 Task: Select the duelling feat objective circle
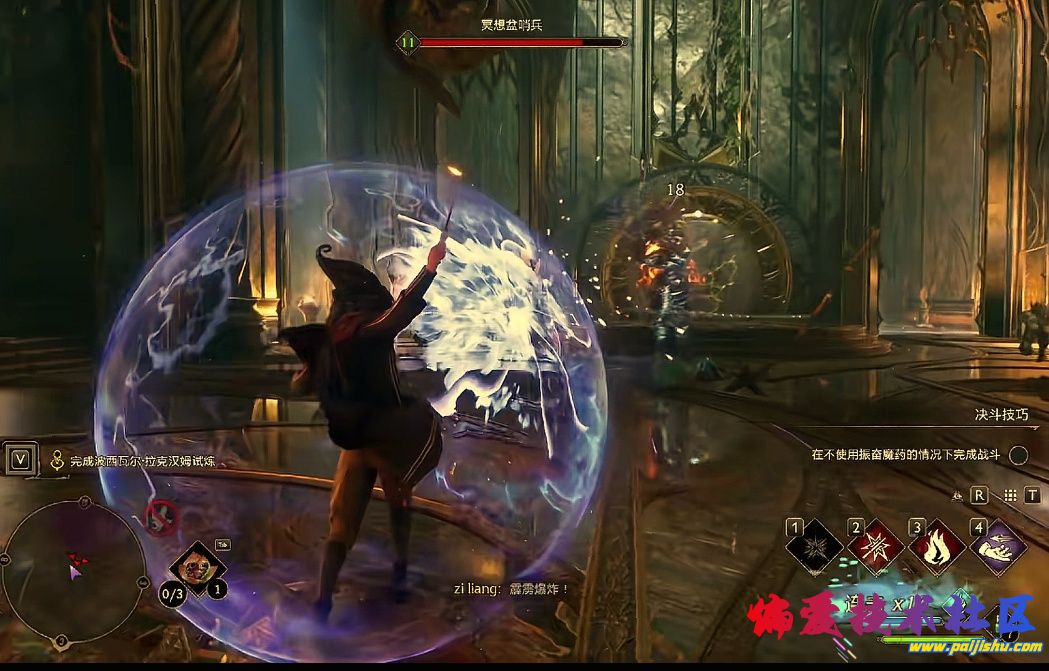(1018, 455)
